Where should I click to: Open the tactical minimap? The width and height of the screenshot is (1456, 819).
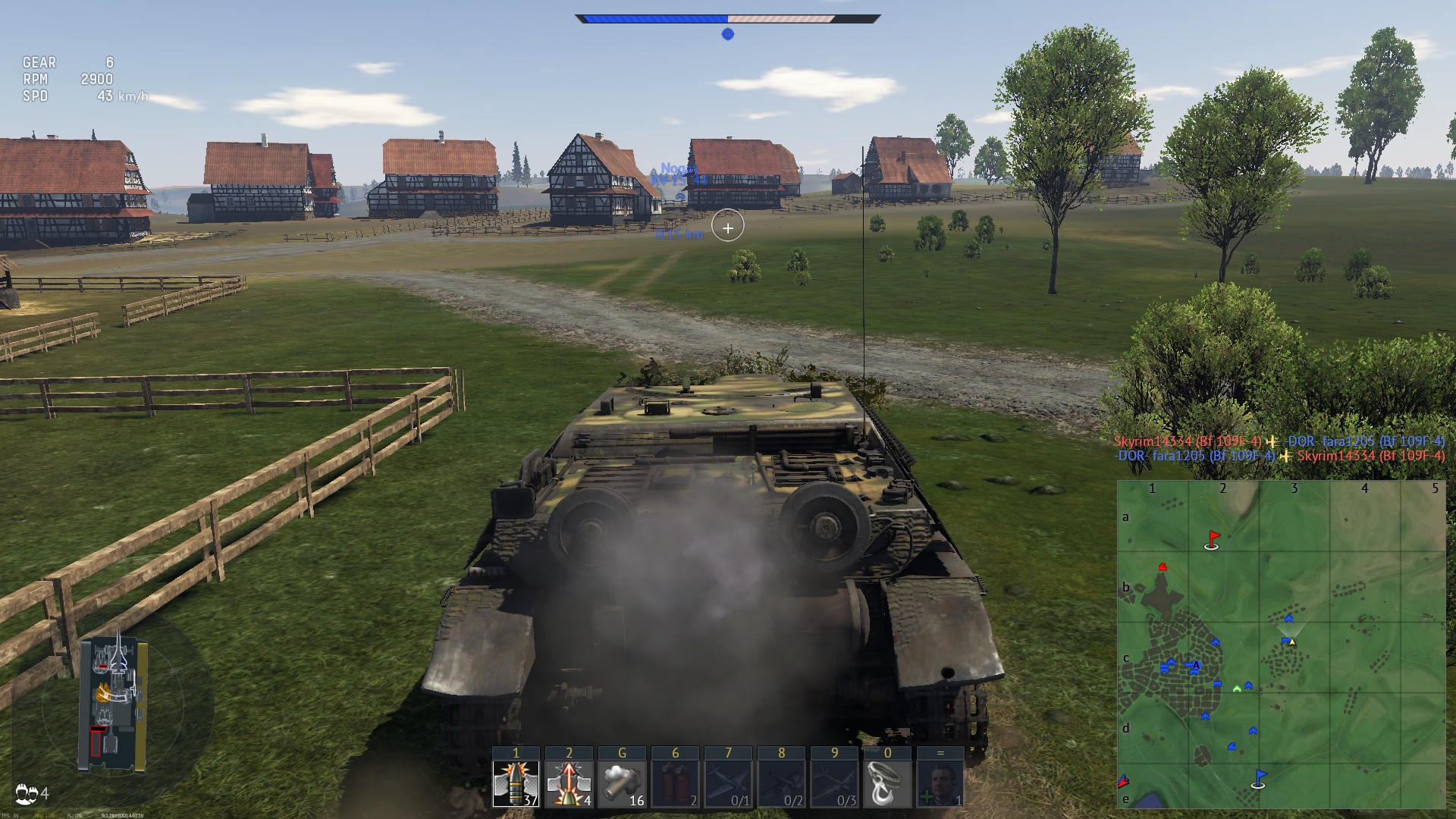(1281, 645)
